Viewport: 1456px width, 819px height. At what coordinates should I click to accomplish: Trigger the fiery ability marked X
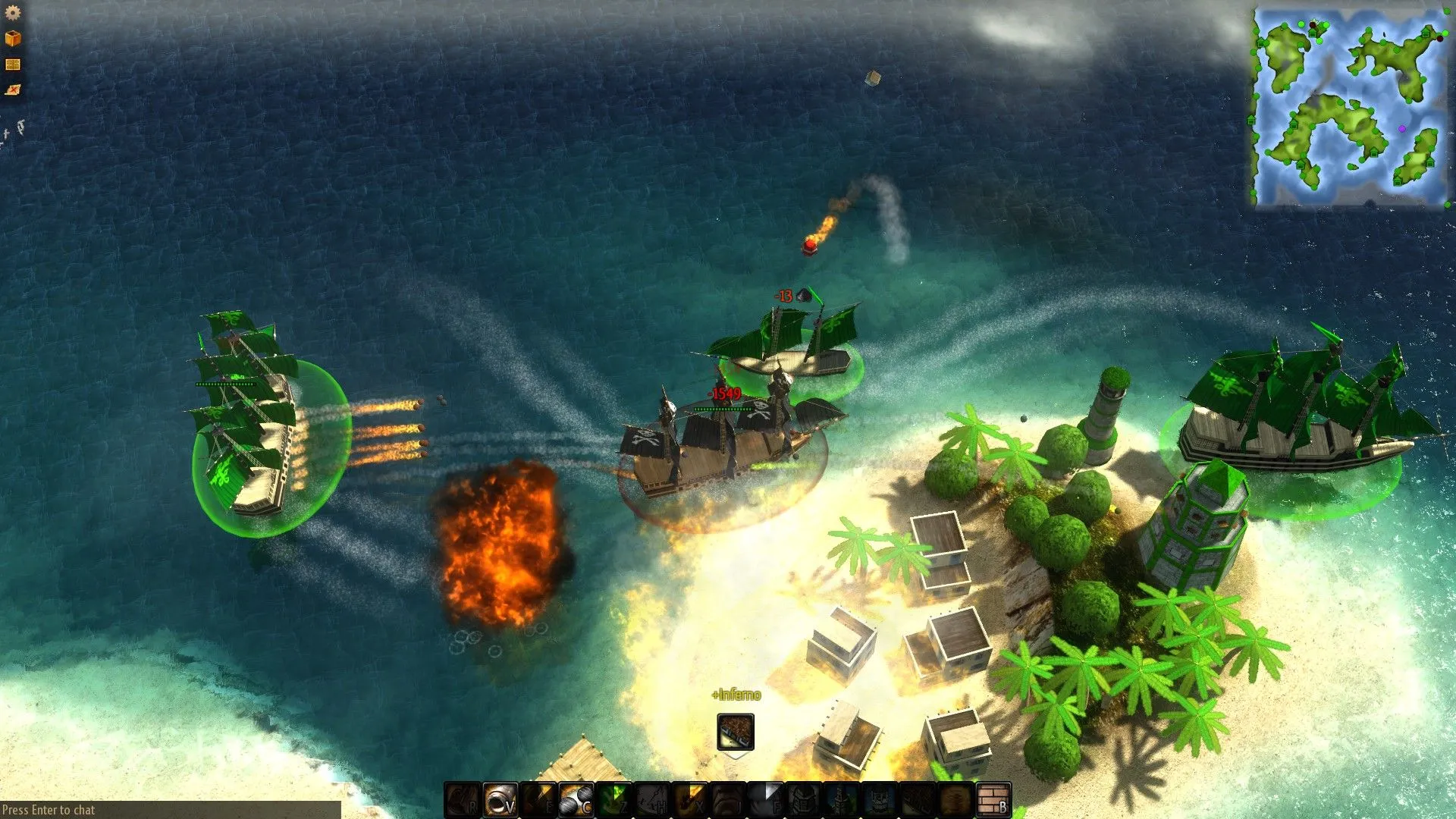[690, 800]
